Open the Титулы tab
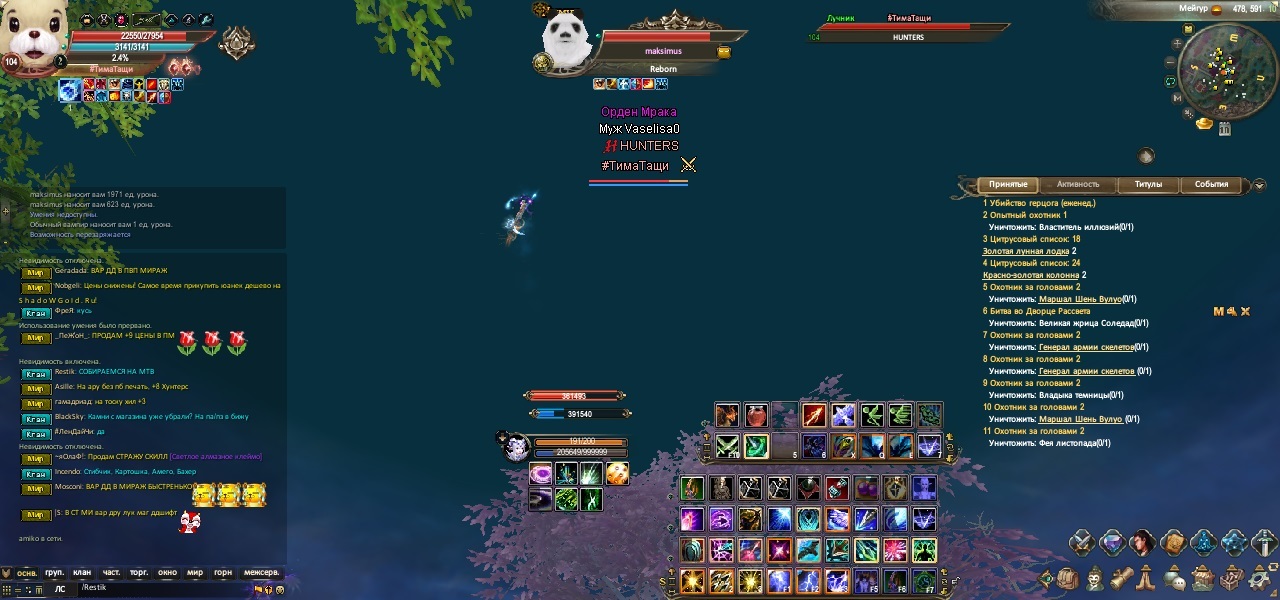1280x600 pixels. [x=1148, y=185]
